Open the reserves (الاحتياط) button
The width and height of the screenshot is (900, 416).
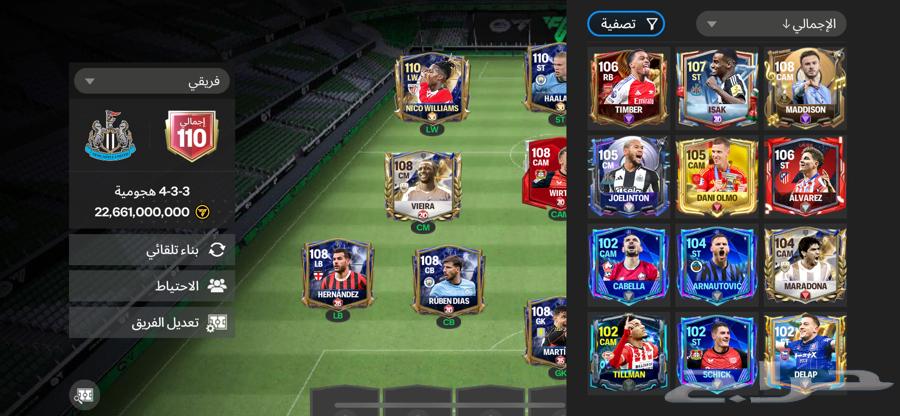152,286
